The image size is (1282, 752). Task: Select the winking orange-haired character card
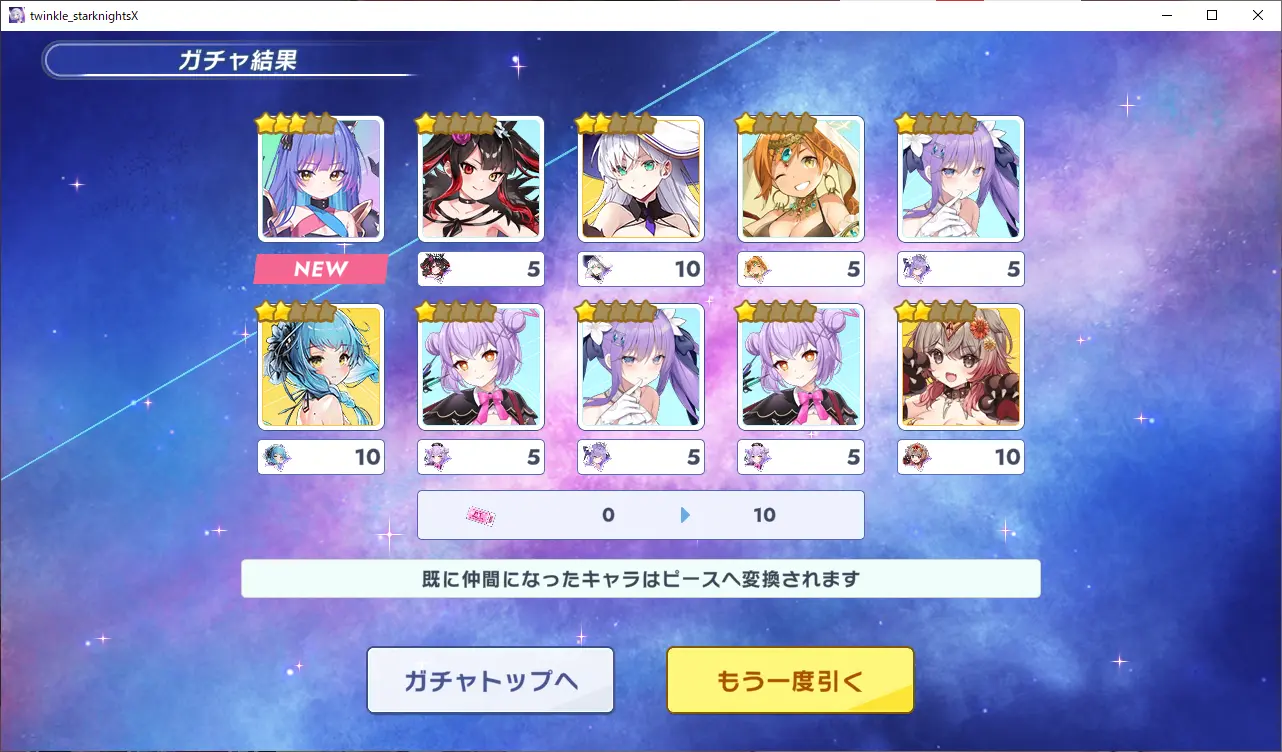(x=801, y=180)
